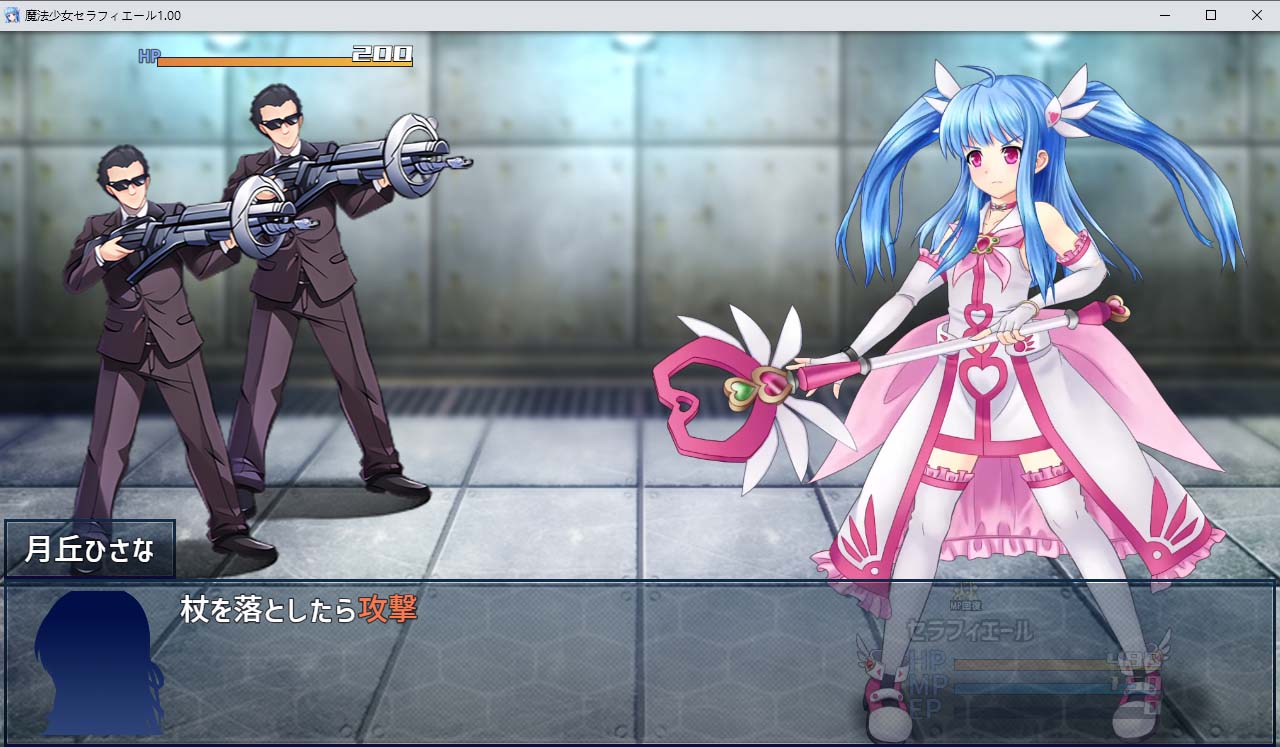The height and width of the screenshot is (747, 1280).
Task: Click the MP回復 buff icon above the status bars
Action: click(965, 590)
